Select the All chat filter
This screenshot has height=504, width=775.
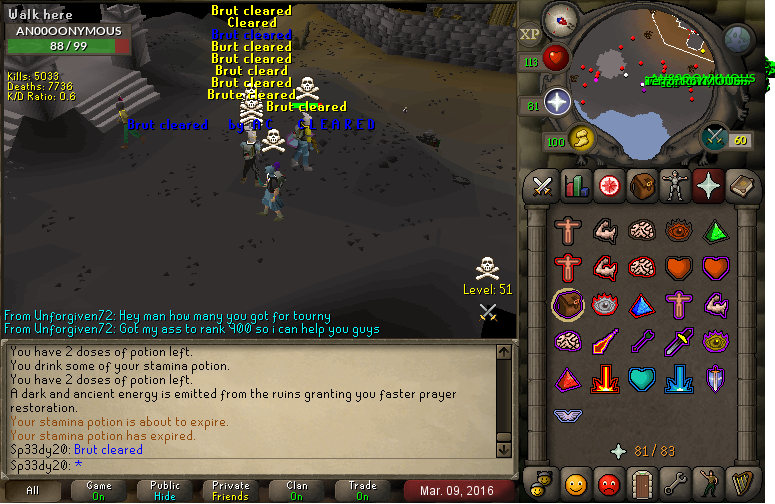point(33,491)
